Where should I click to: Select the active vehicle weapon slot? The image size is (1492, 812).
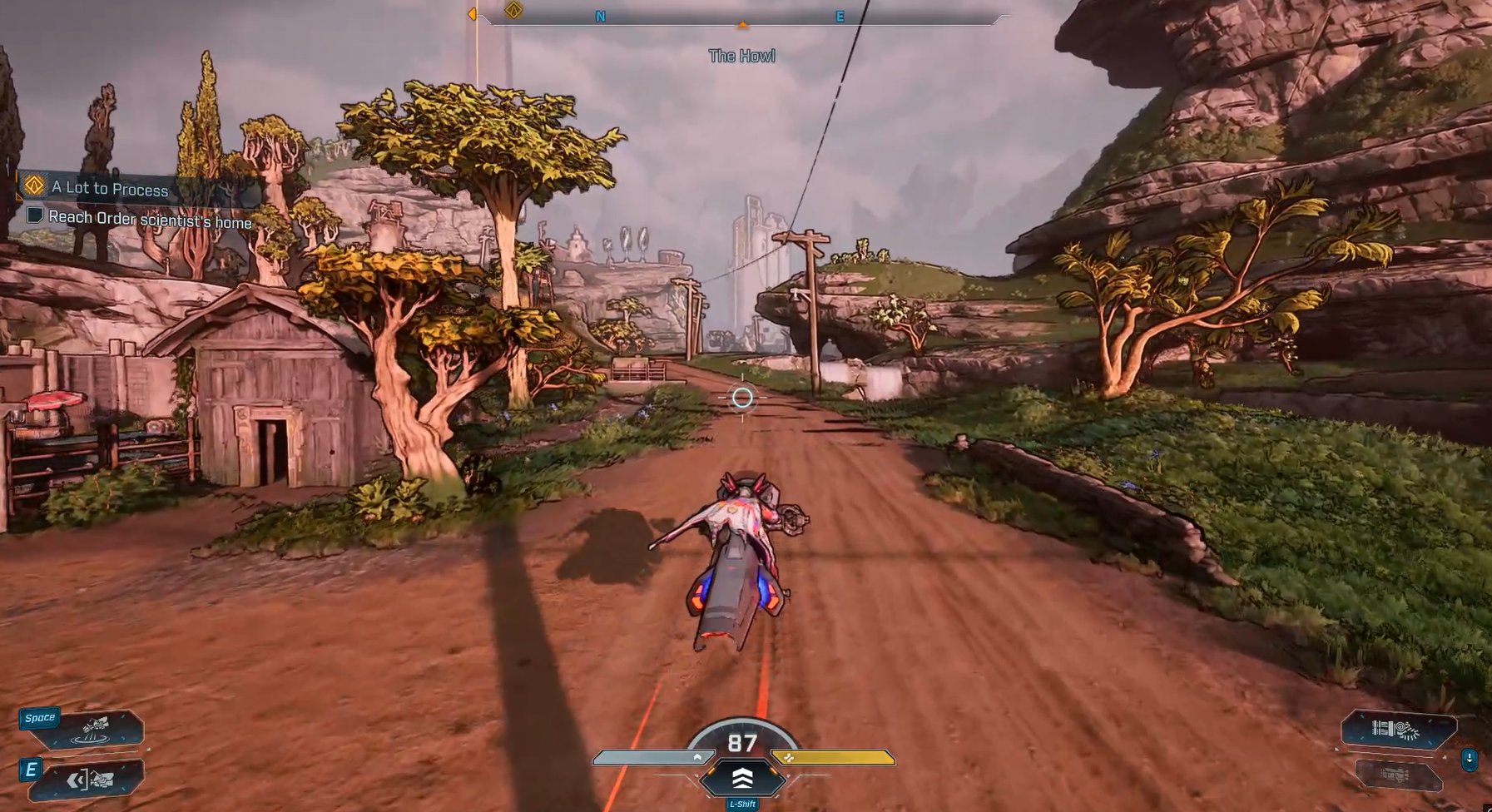[1397, 730]
